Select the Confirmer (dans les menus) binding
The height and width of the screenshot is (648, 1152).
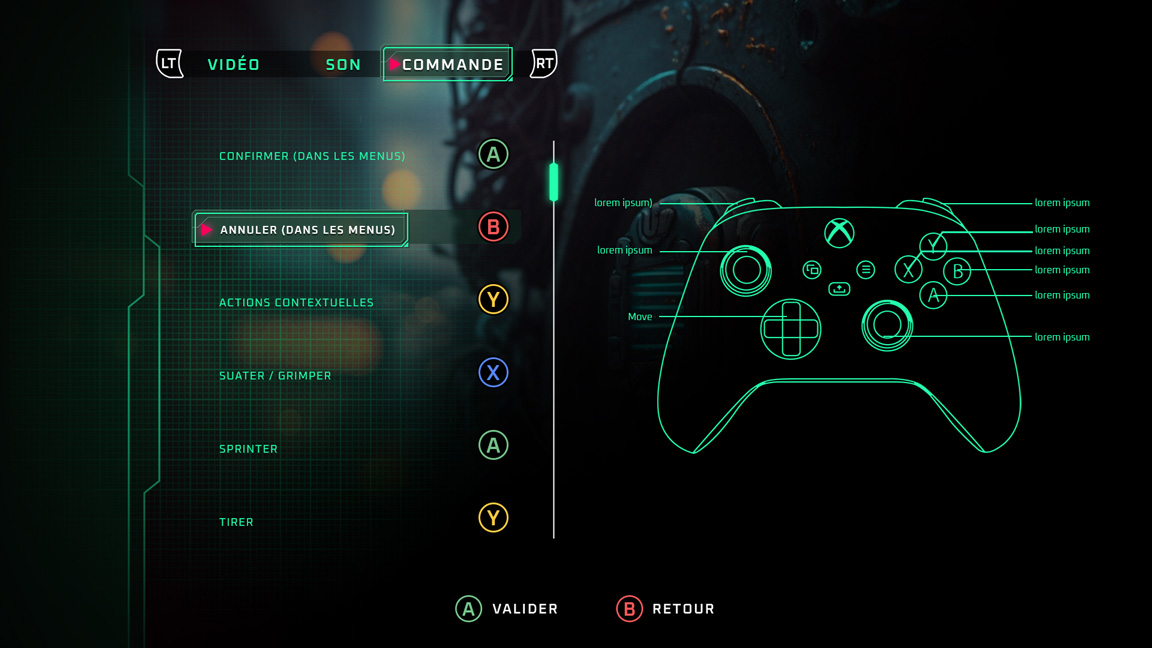pyautogui.click(x=312, y=156)
